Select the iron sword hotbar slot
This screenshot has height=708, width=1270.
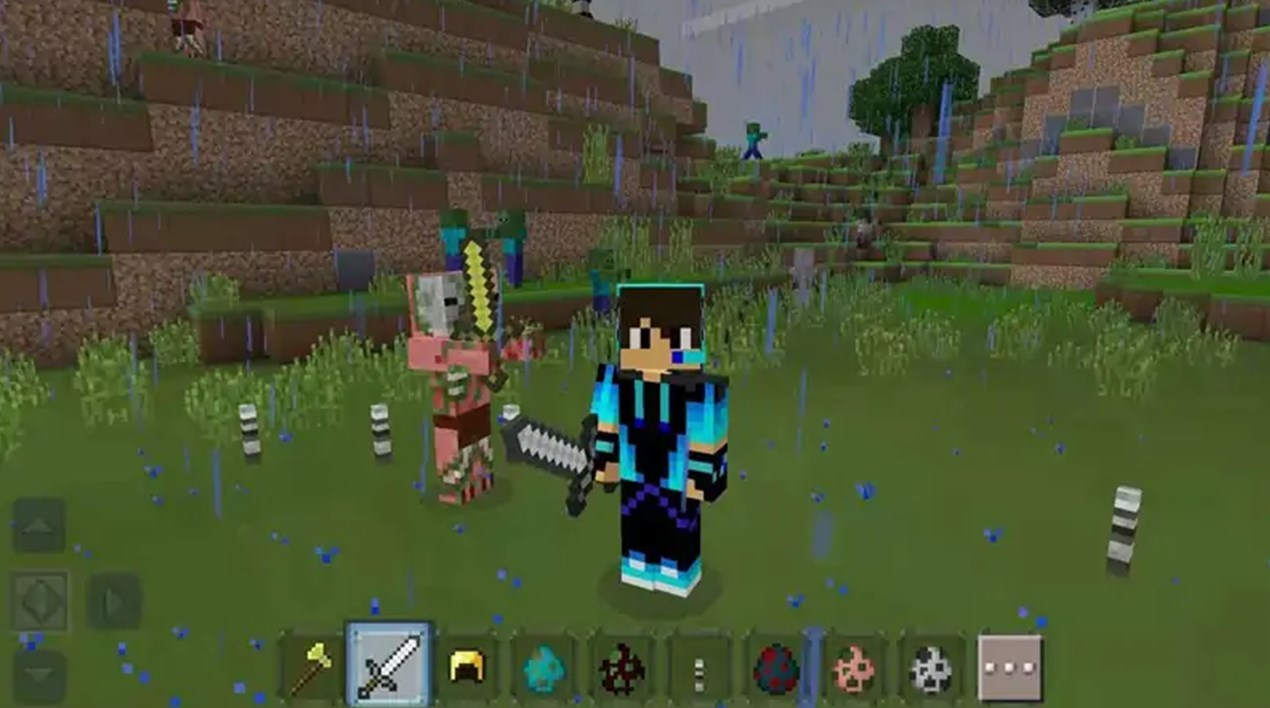coord(388,665)
